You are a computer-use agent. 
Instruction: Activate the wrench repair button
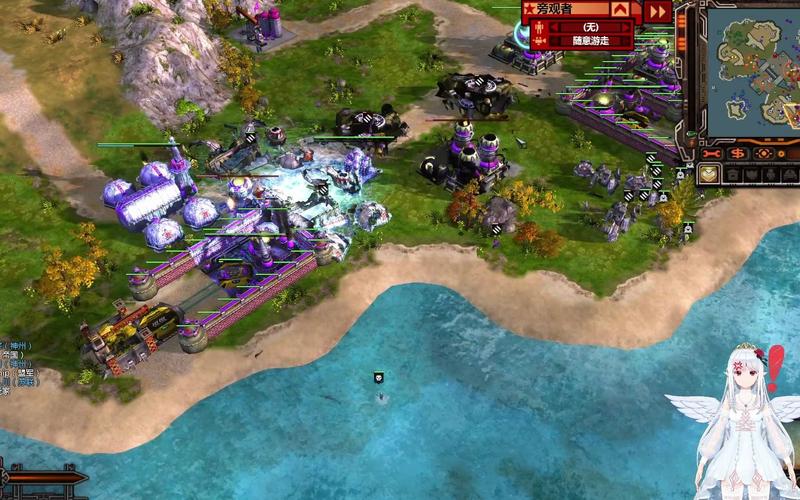click(712, 154)
